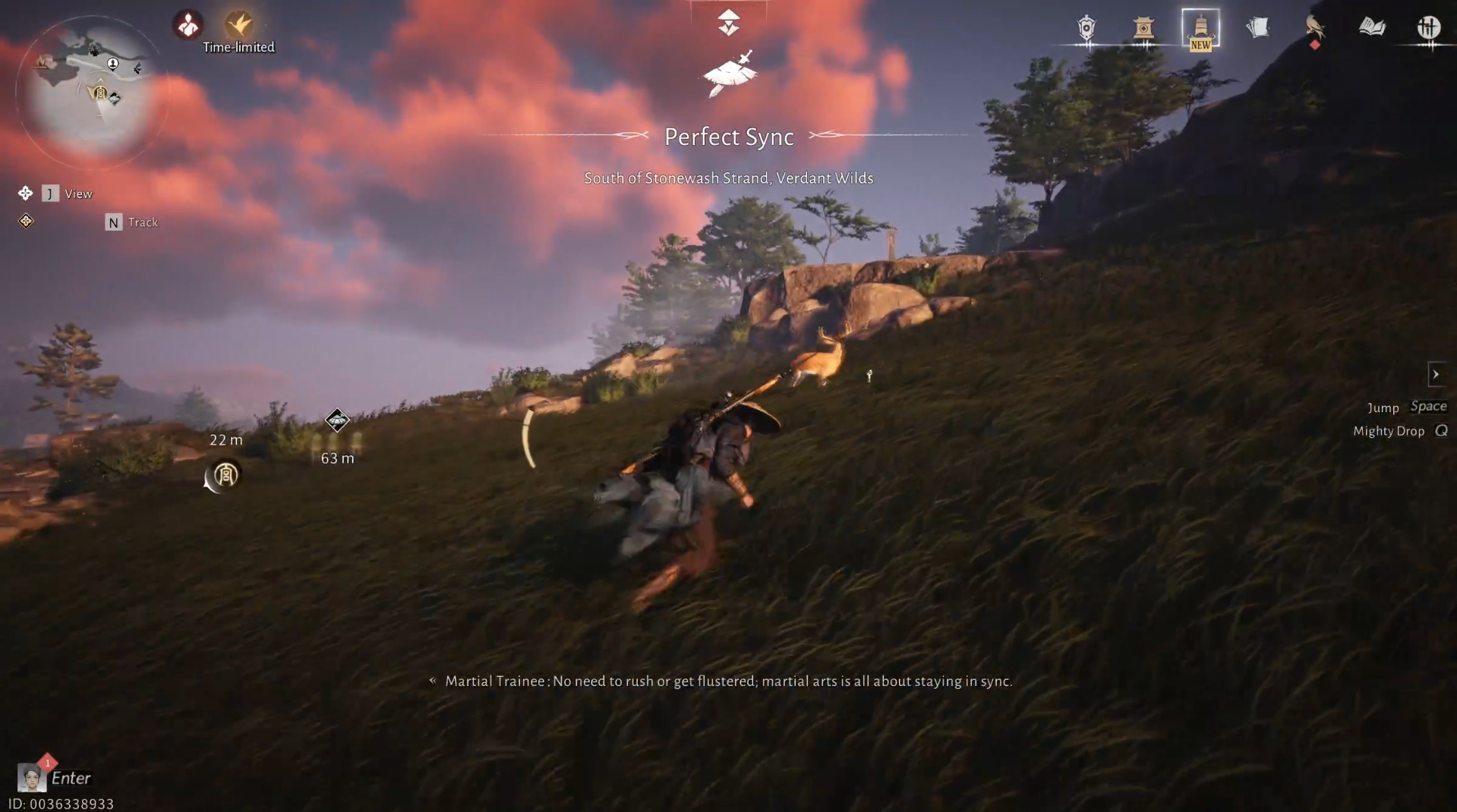Click the diamond waypoint marker showing 63 m

click(336, 420)
